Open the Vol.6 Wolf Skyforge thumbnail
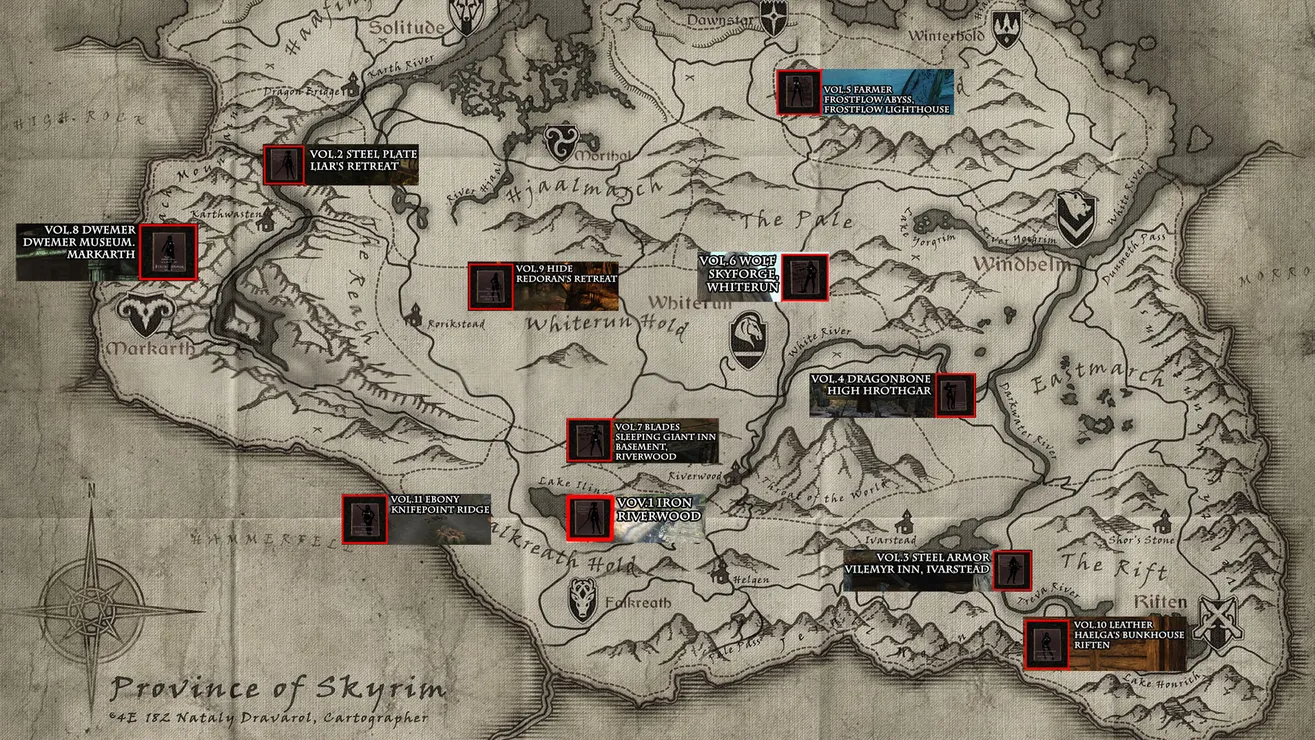Viewport: 1315px width, 740px height. [x=804, y=277]
